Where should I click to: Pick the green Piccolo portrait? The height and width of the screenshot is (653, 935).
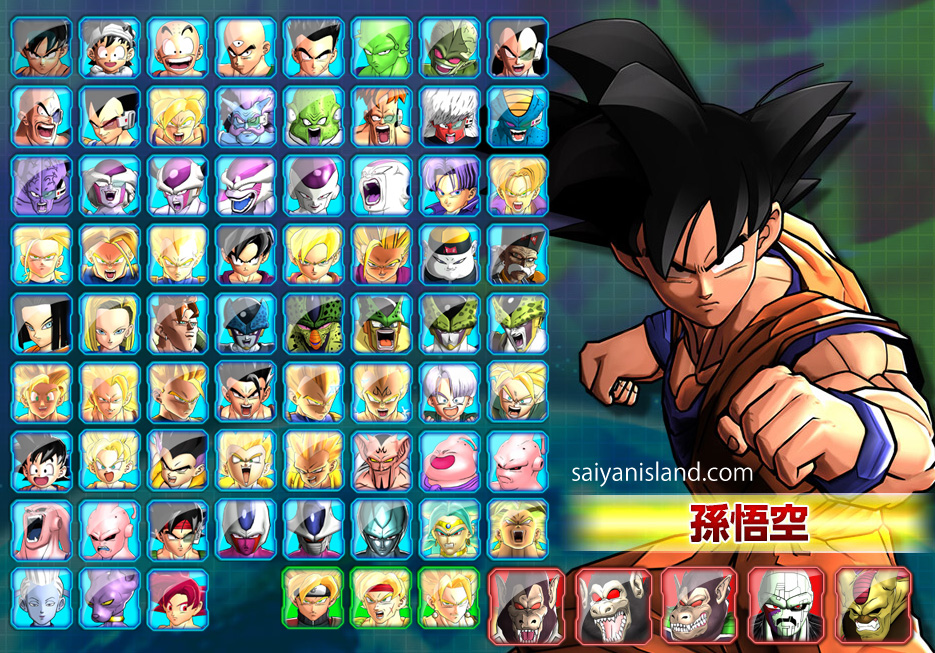[381, 48]
